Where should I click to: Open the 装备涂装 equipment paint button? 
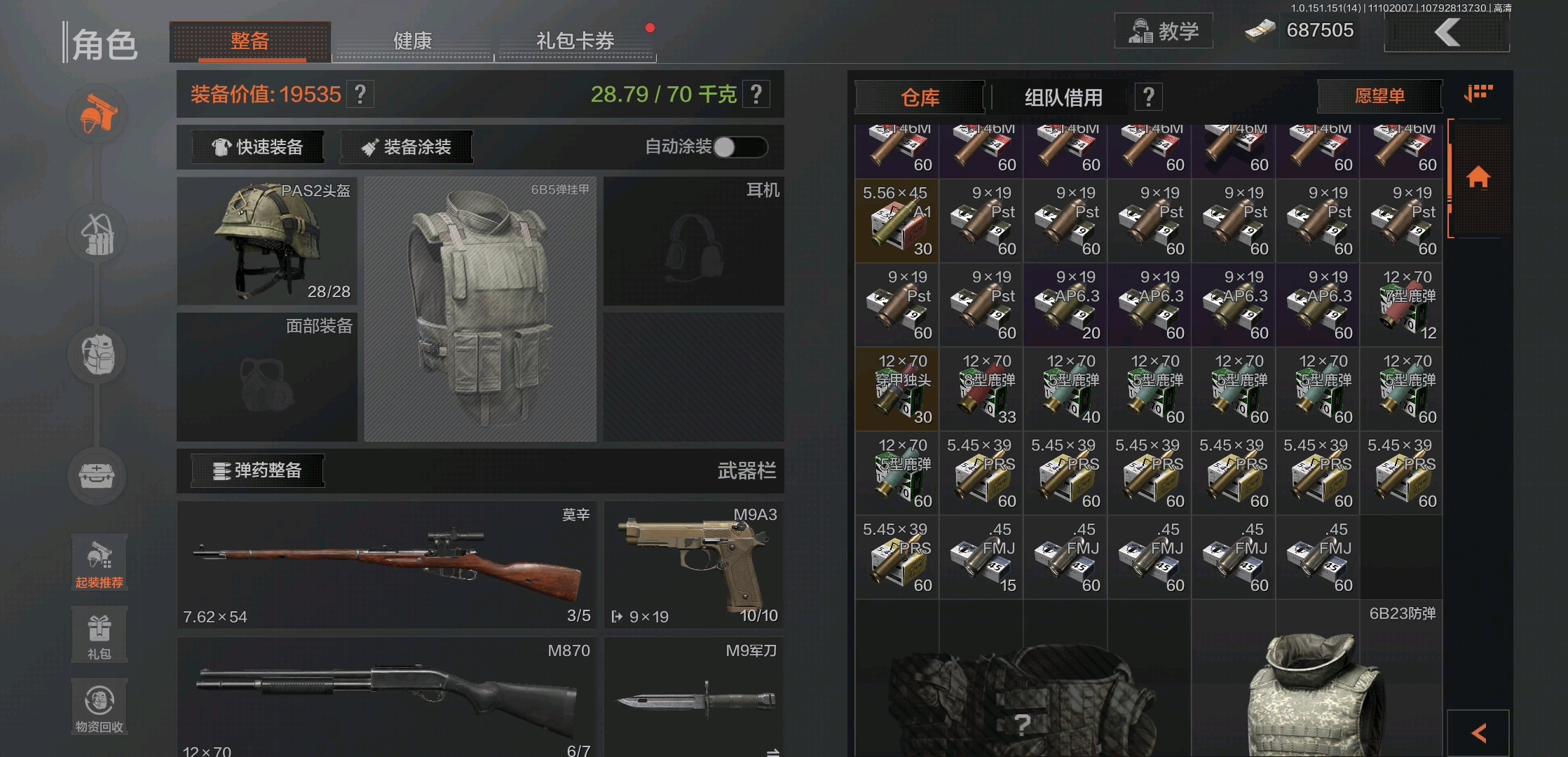[x=406, y=146]
